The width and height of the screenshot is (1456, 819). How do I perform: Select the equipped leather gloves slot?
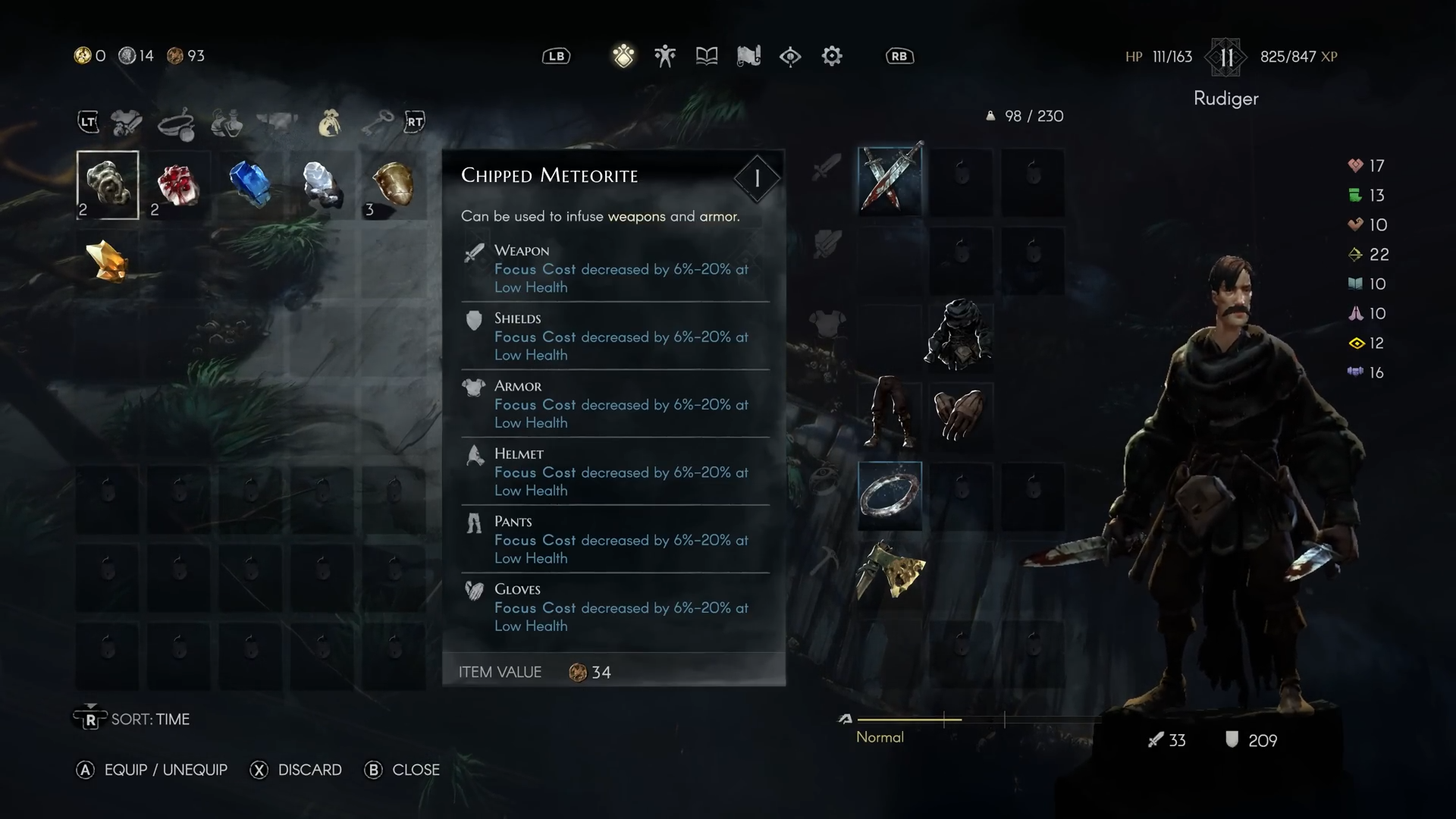click(959, 414)
